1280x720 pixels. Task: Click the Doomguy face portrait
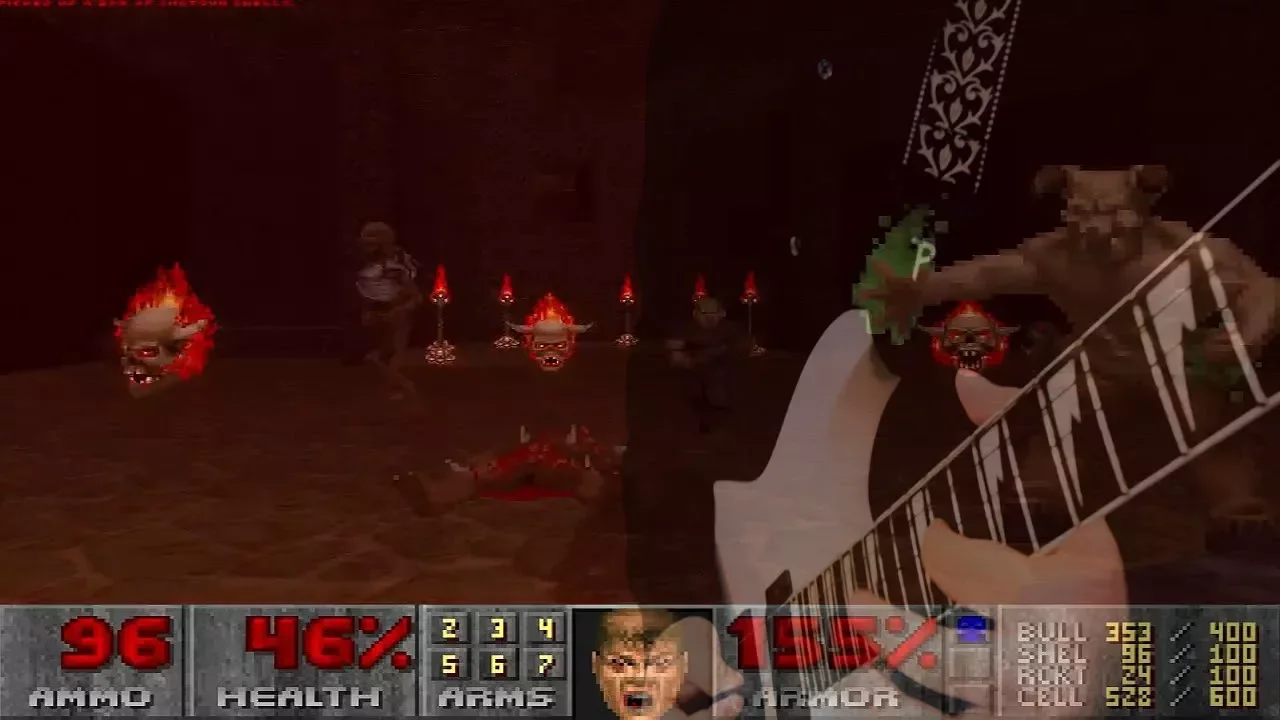click(x=640, y=662)
